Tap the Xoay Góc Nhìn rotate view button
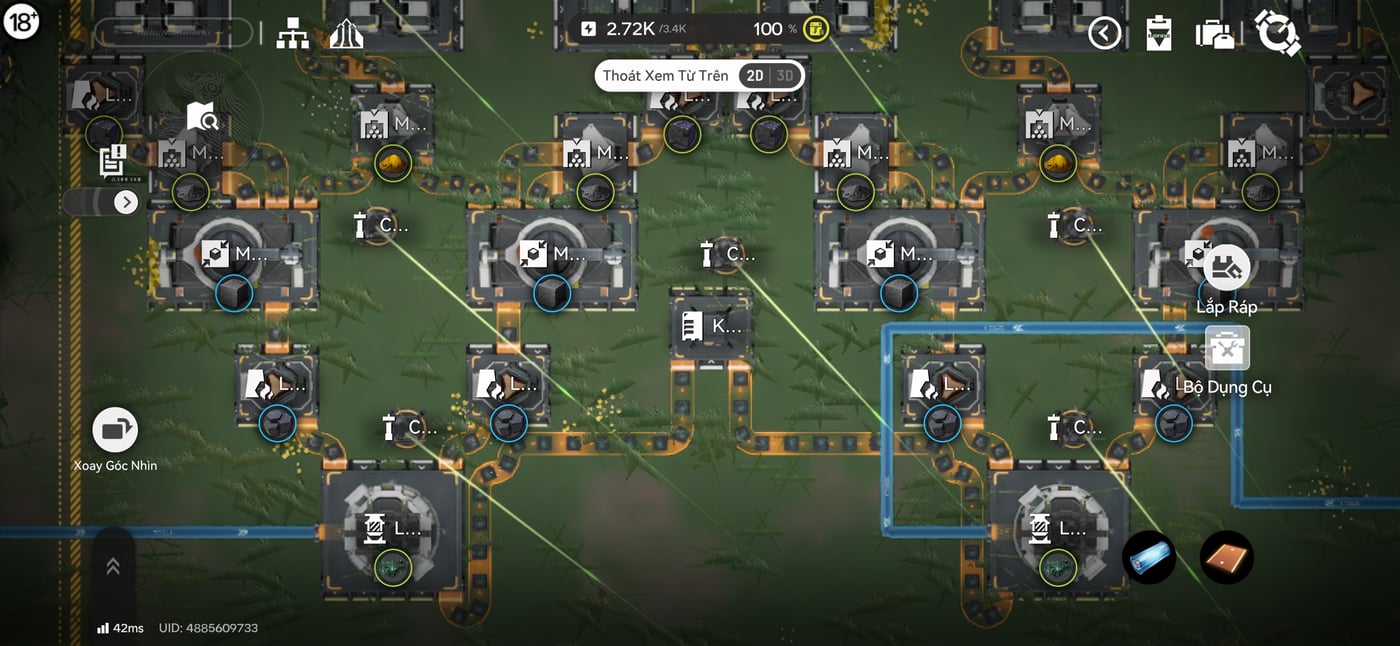Image resolution: width=1400 pixels, height=646 pixels. (x=115, y=430)
